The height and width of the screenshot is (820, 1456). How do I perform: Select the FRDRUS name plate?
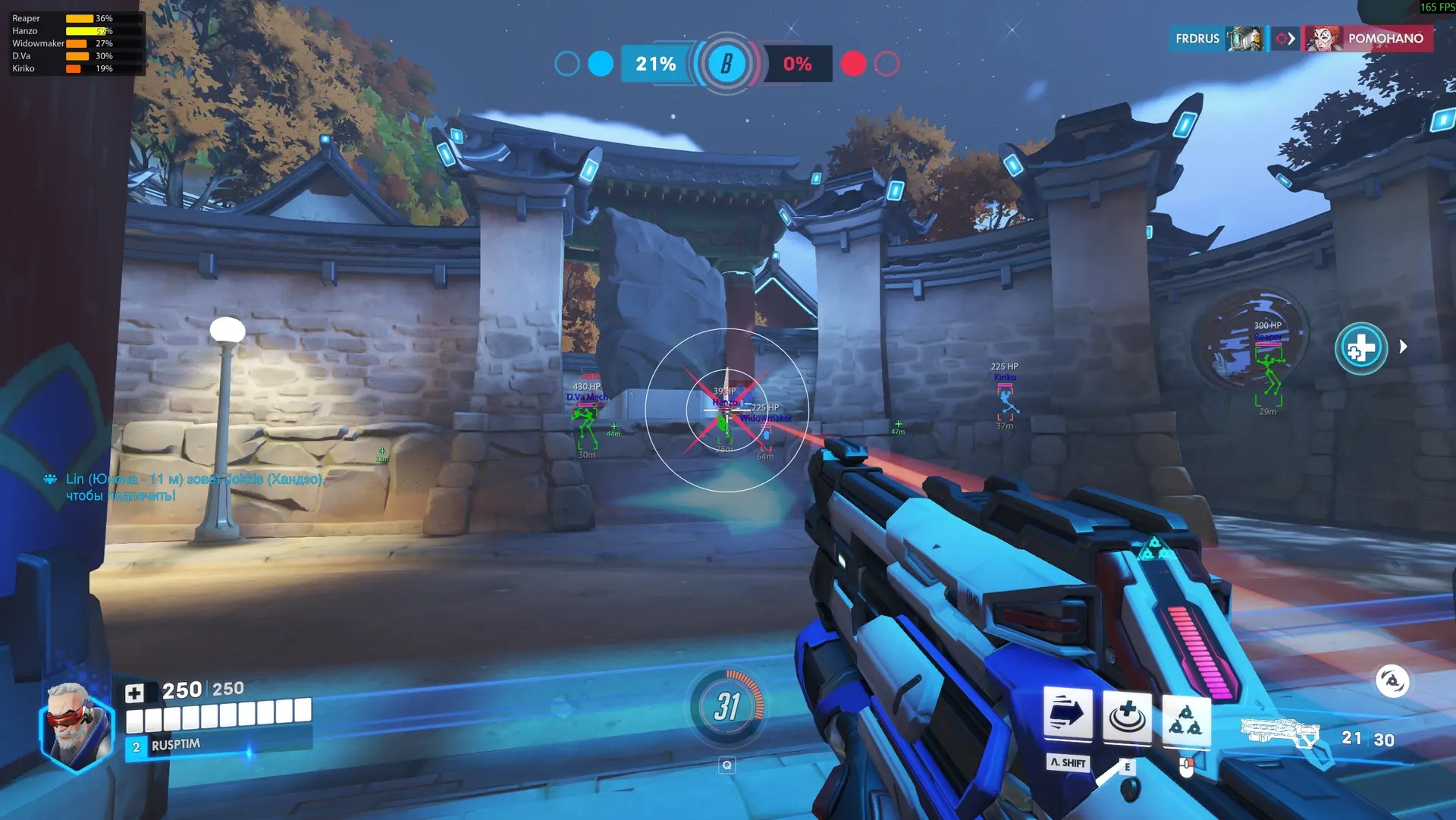coord(1198,38)
